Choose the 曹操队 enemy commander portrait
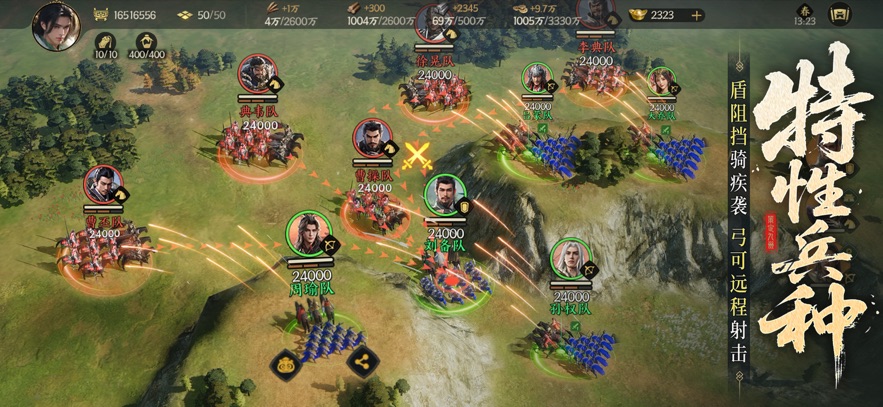Screen dimensions: 883x407 (x=372, y=141)
